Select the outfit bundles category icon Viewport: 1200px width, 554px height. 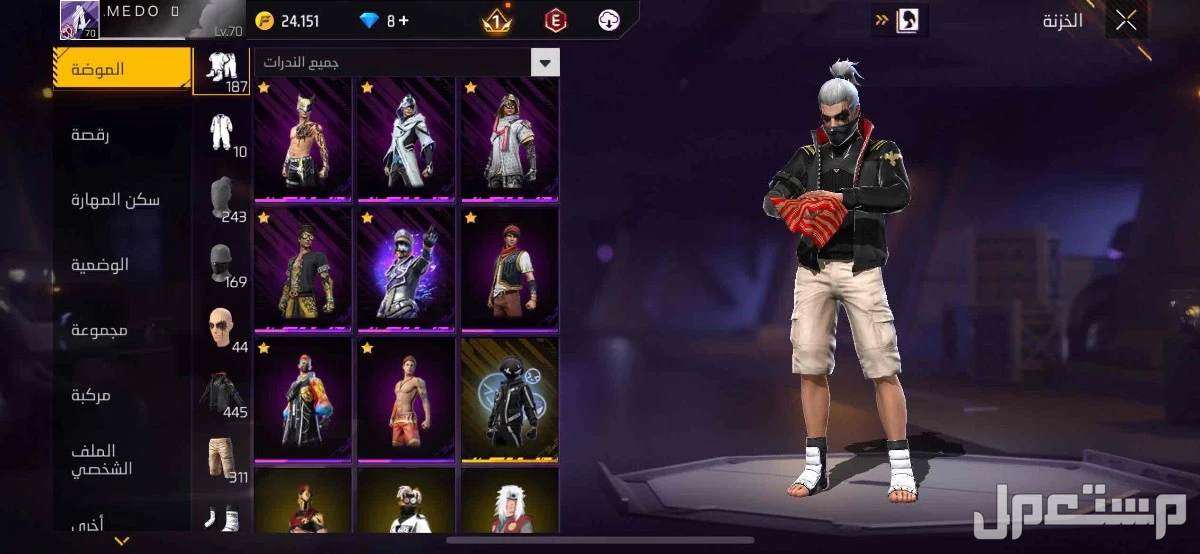[221, 70]
